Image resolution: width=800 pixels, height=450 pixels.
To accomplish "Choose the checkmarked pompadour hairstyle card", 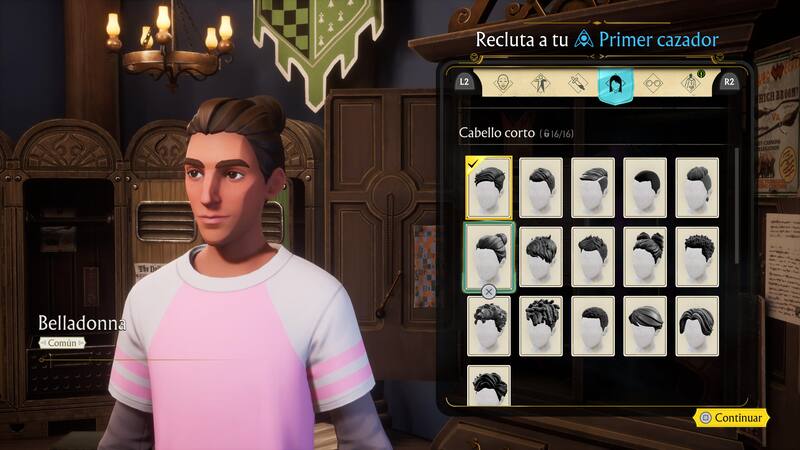I will [489, 187].
